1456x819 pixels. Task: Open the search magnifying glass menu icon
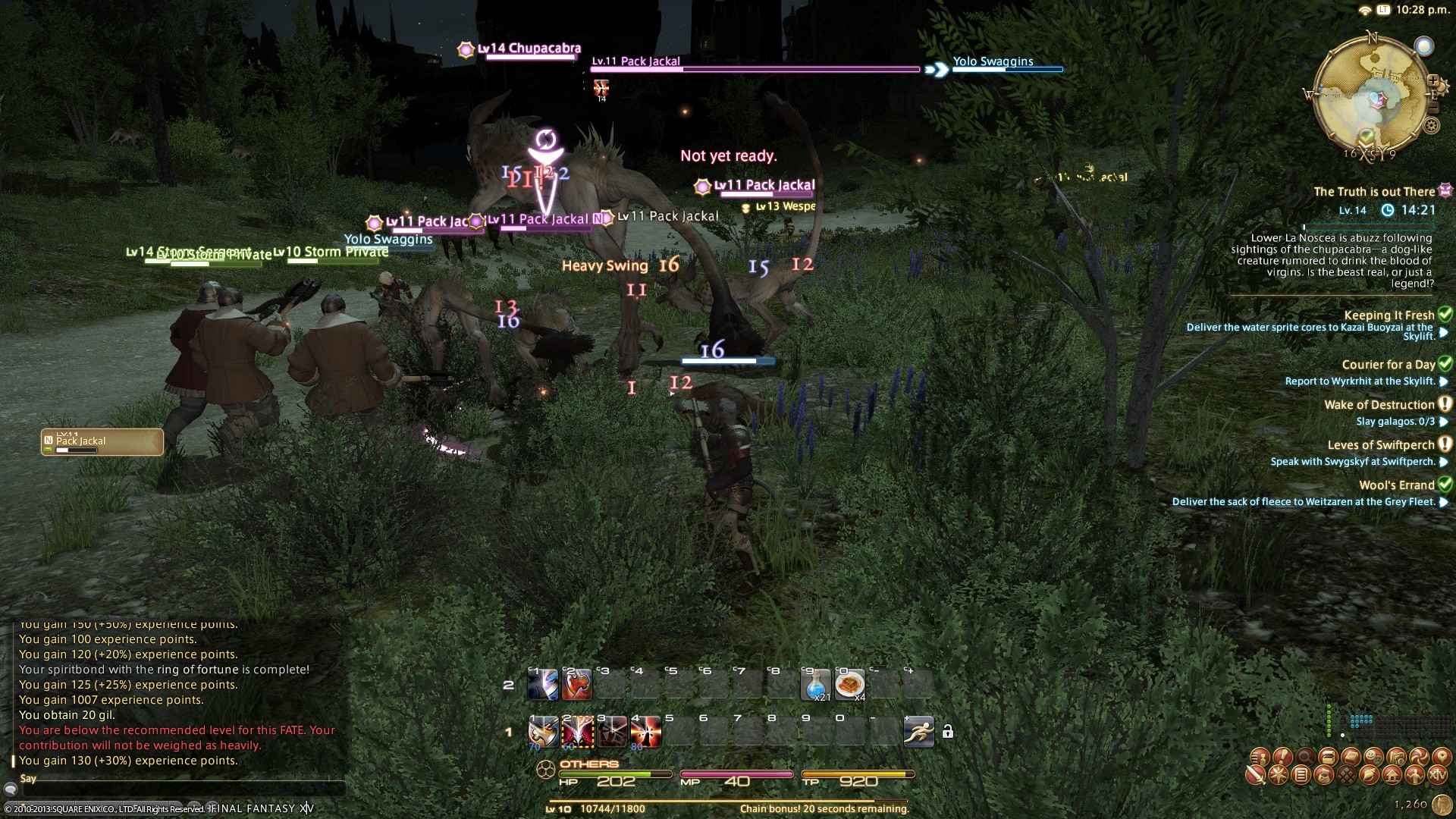point(1305,757)
